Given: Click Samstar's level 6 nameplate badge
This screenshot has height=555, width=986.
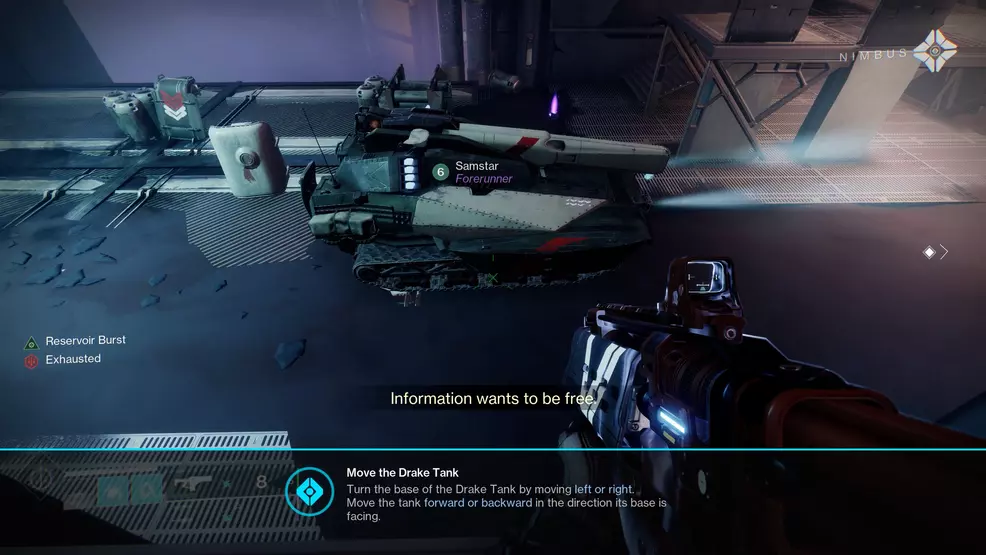Looking at the screenshot, I should (x=440, y=172).
